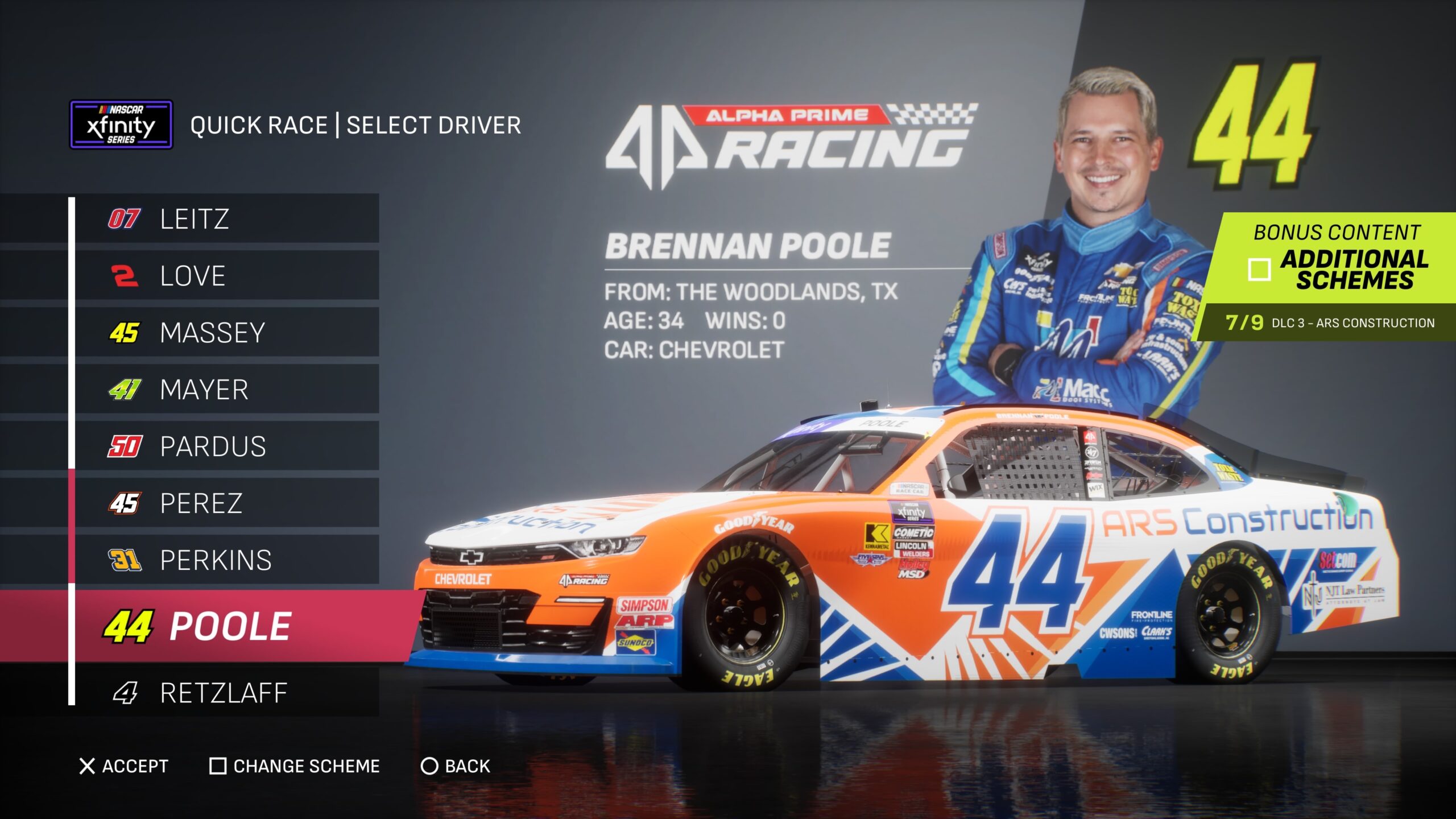Image resolution: width=1456 pixels, height=819 pixels.
Task: Go back to the previous screen
Action: (455, 766)
